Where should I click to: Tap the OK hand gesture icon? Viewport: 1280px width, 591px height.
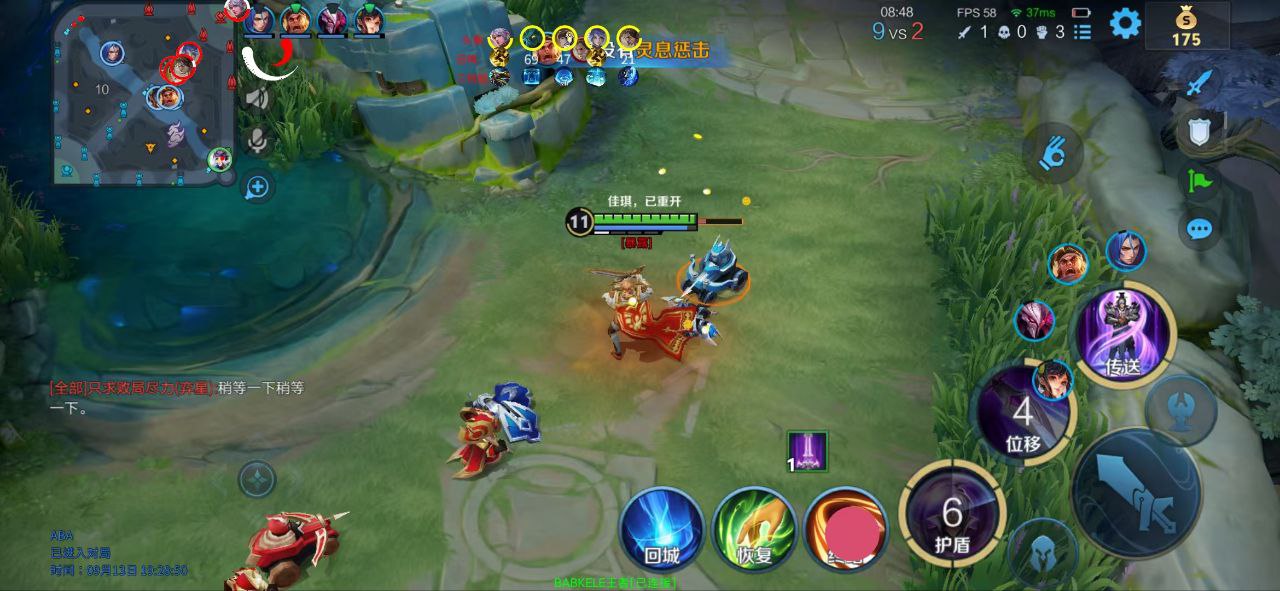click(x=1053, y=153)
